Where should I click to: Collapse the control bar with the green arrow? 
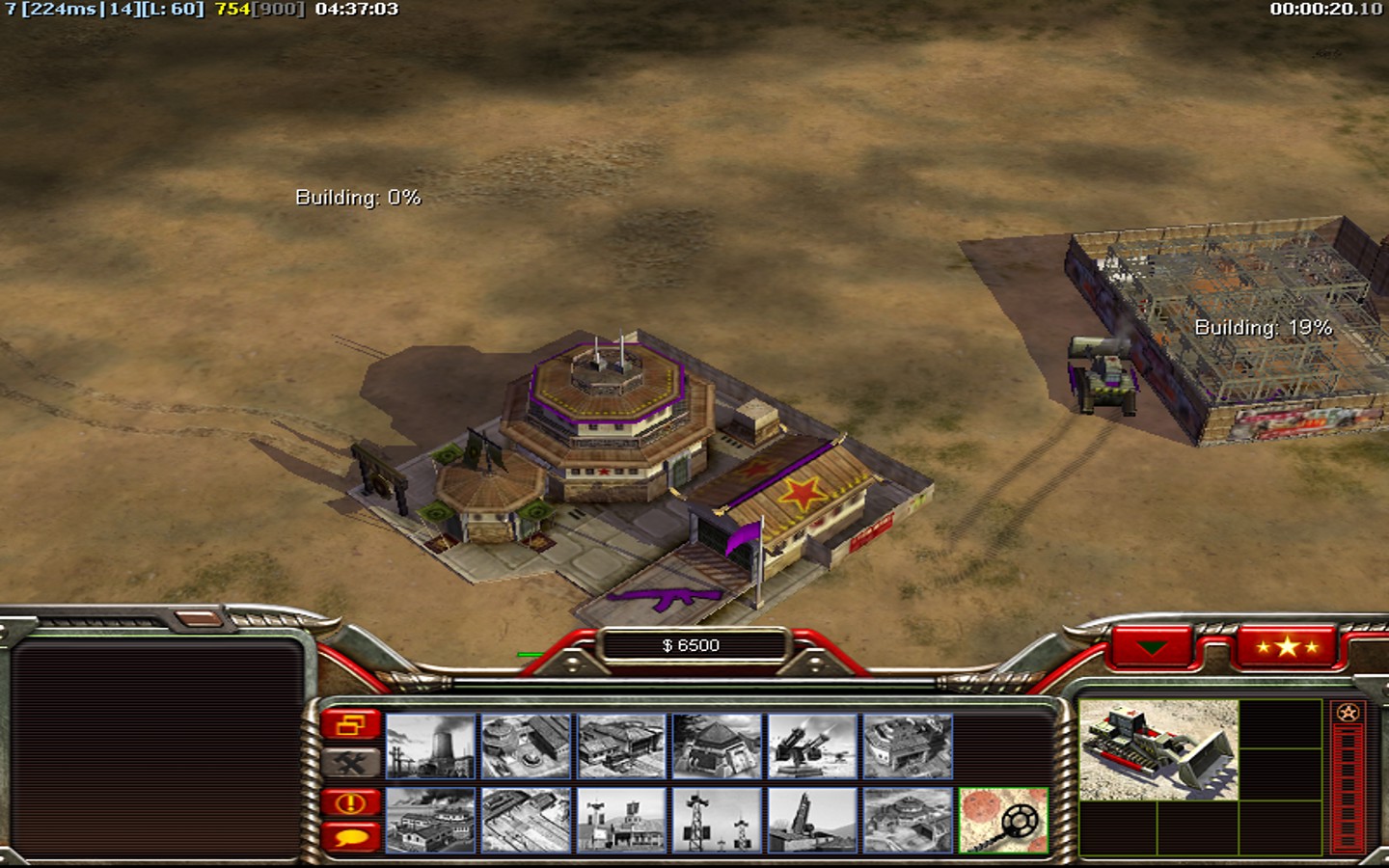(x=1151, y=647)
